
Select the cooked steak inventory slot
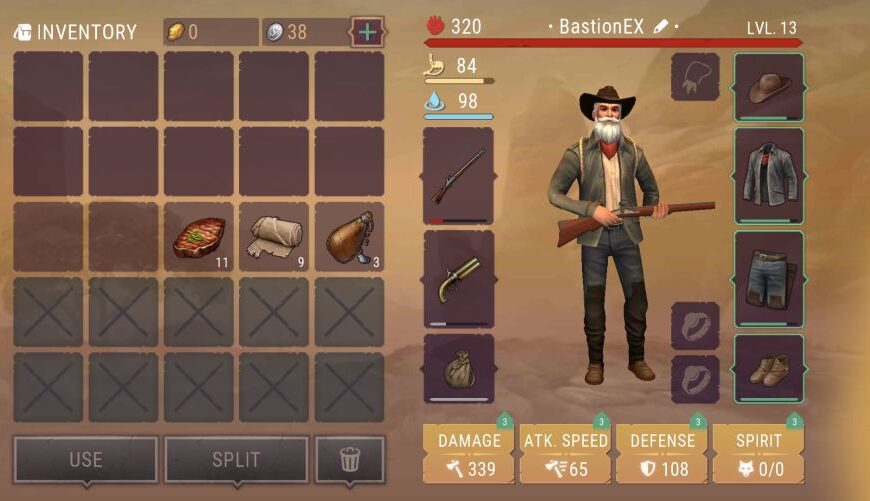pyautogui.click(x=198, y=237)
